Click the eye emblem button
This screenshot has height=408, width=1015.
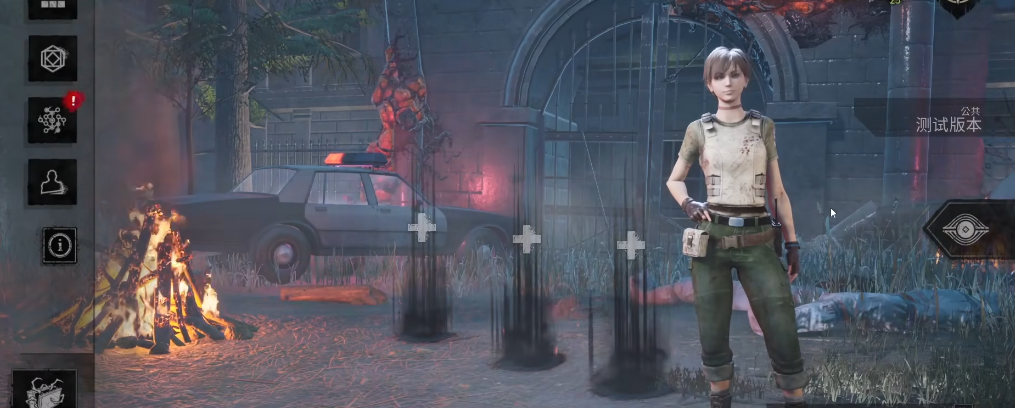[x=966, y=230]
